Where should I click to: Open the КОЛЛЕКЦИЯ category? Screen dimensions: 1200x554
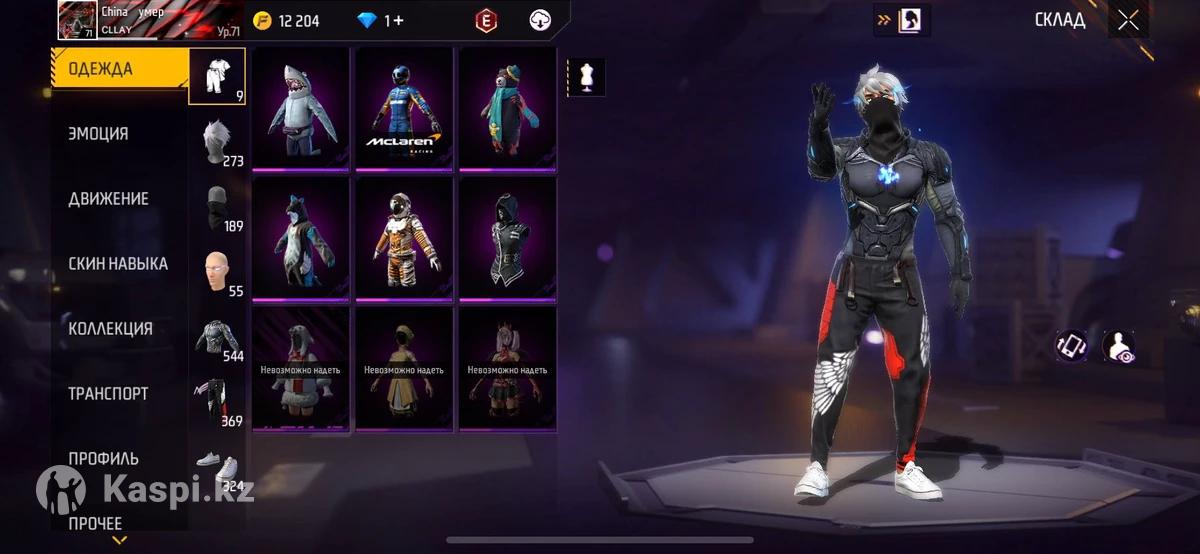[110, 329]
